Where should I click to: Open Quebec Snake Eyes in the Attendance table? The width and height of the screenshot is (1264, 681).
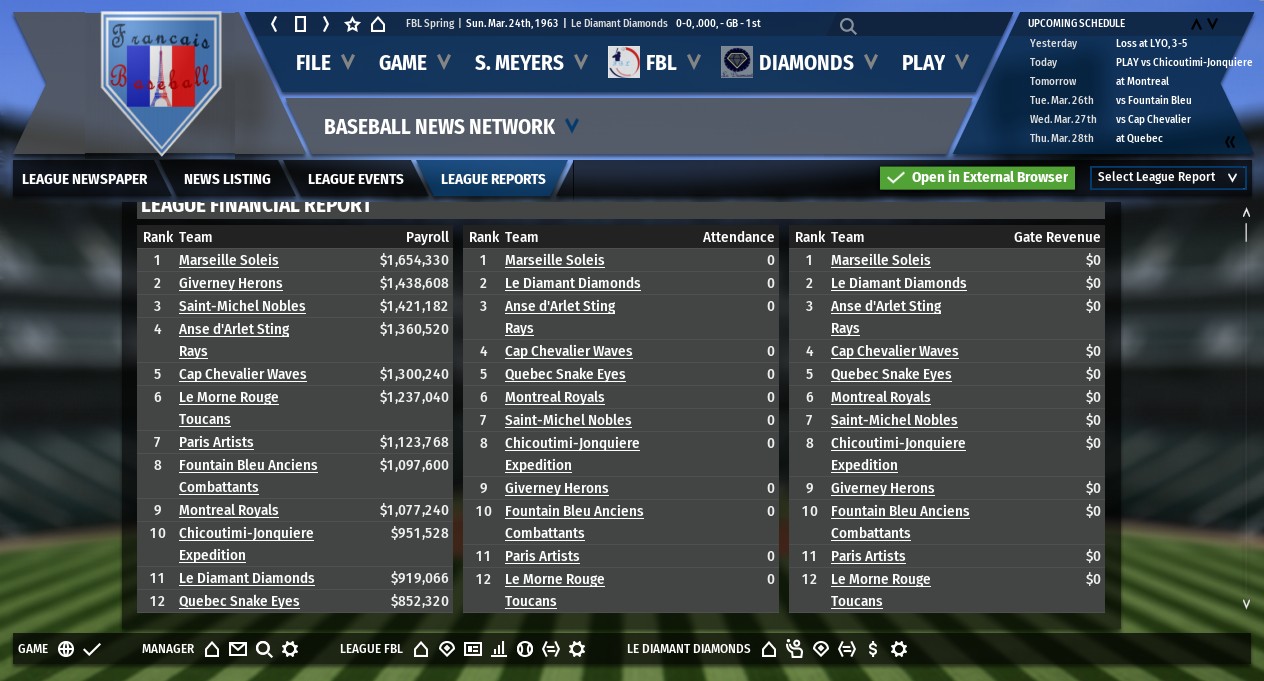point(565,374)
